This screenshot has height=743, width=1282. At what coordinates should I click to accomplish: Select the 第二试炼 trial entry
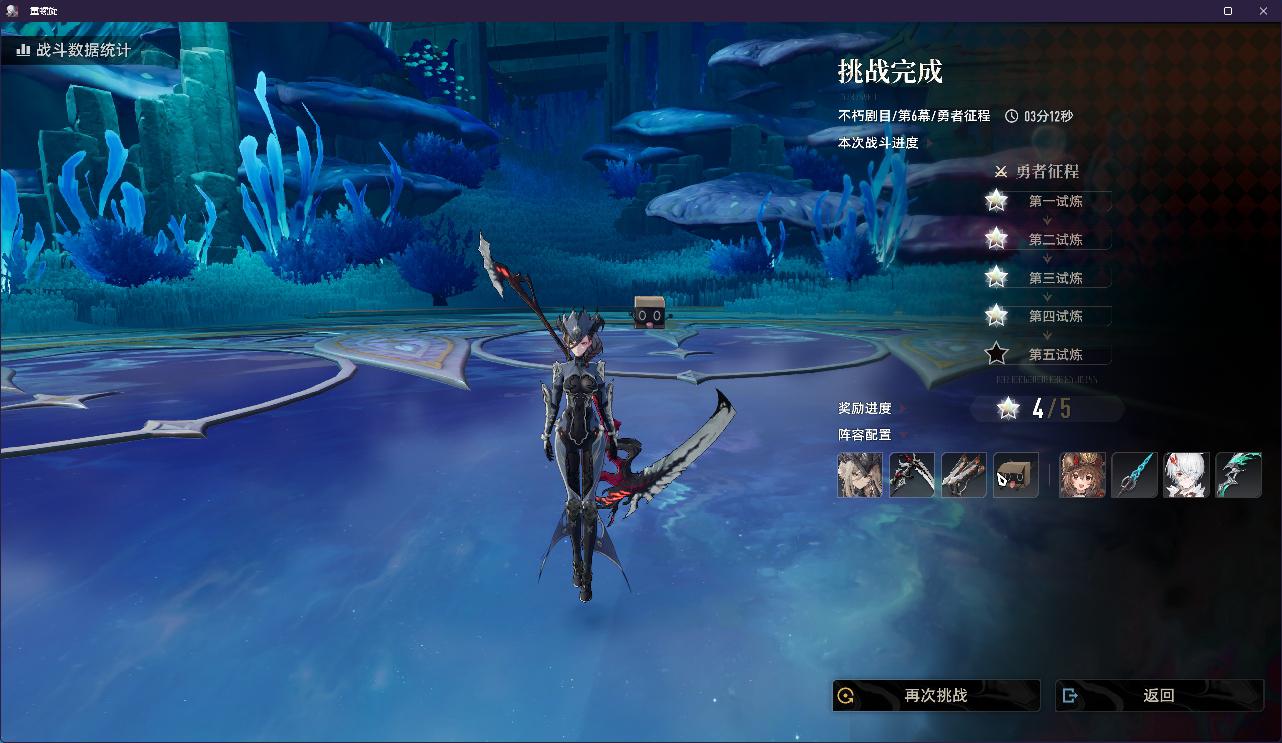point(1055,240)
